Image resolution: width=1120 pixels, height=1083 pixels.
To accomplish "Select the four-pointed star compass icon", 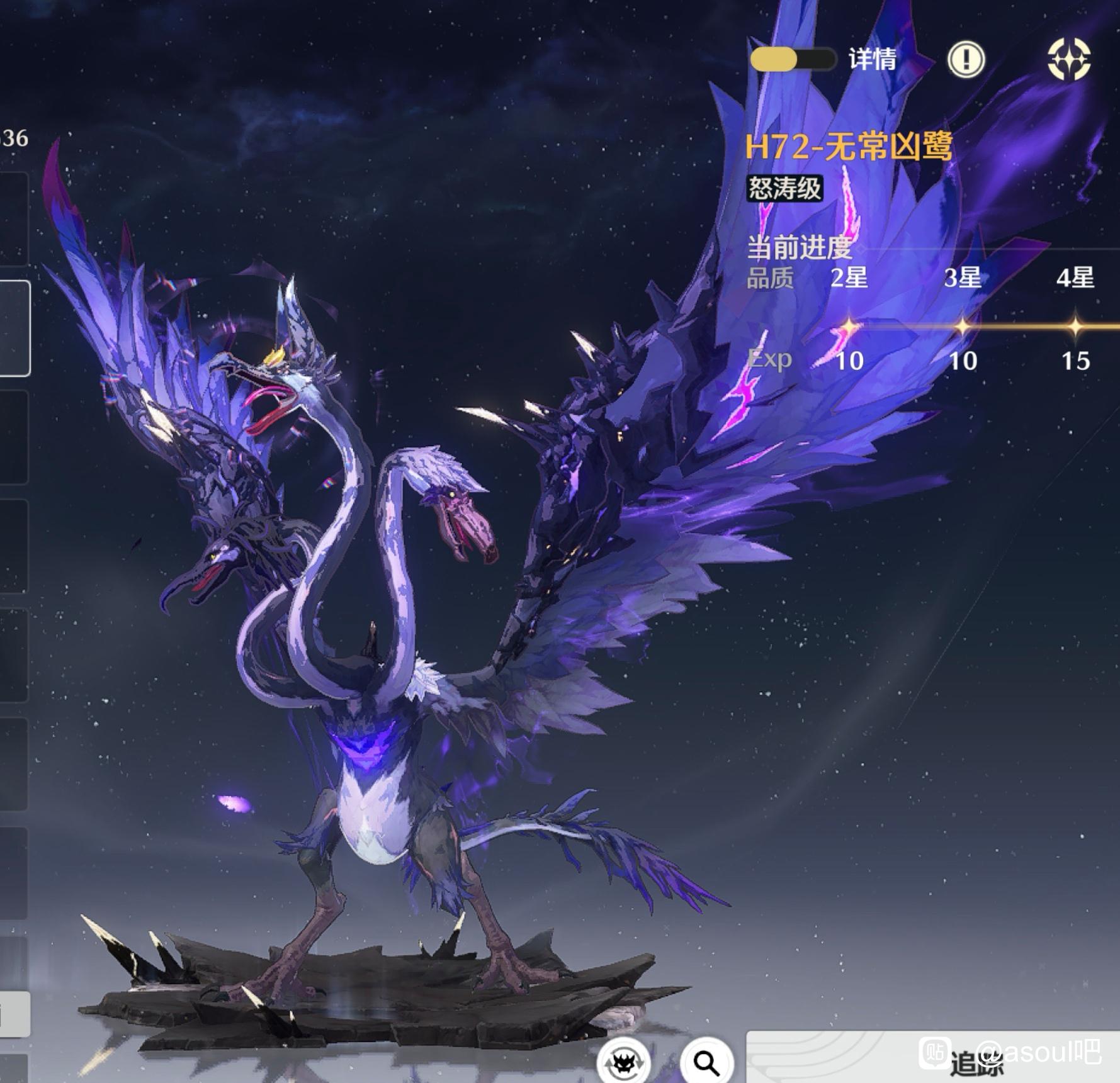I will 1068,60.
